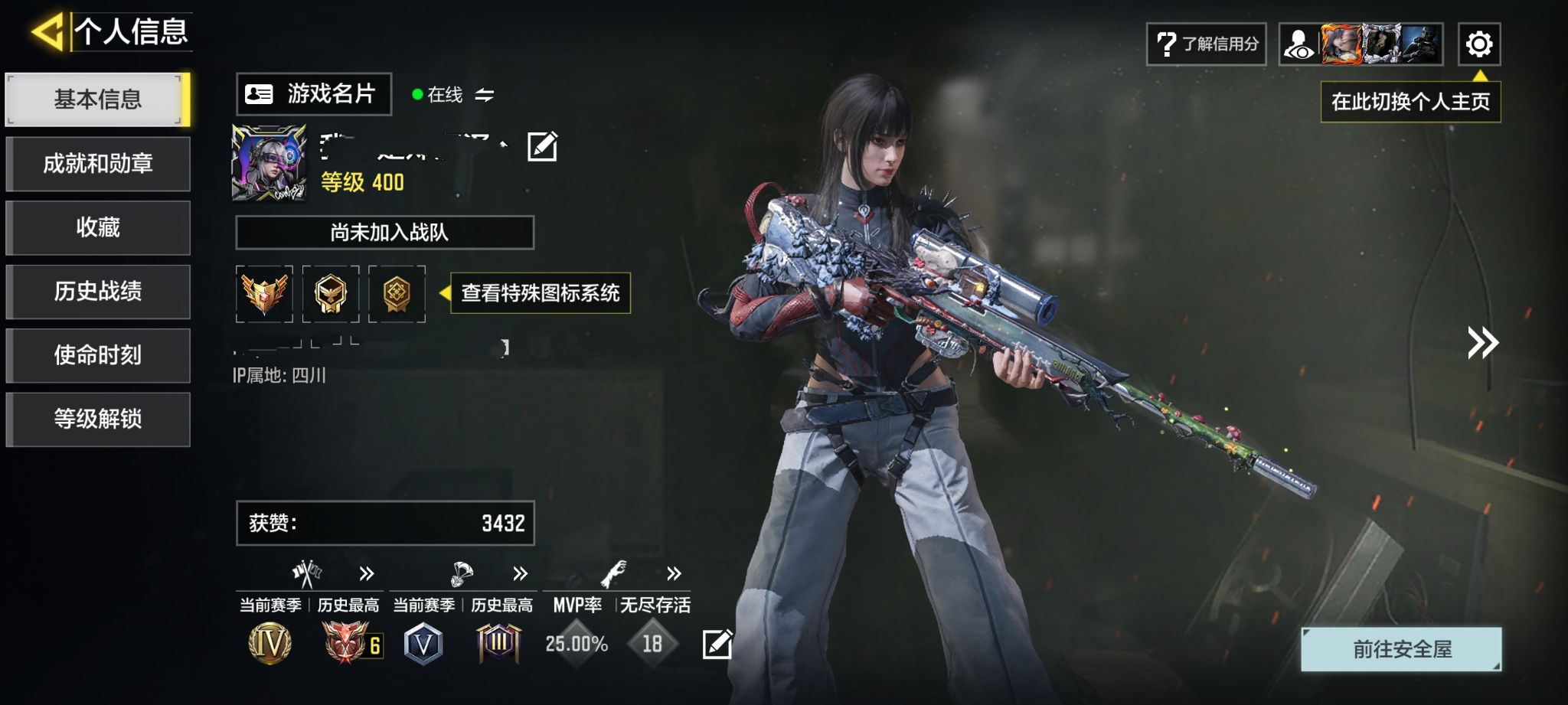Expand the double-arrow panel on the right

click(x=1482, y=343)
